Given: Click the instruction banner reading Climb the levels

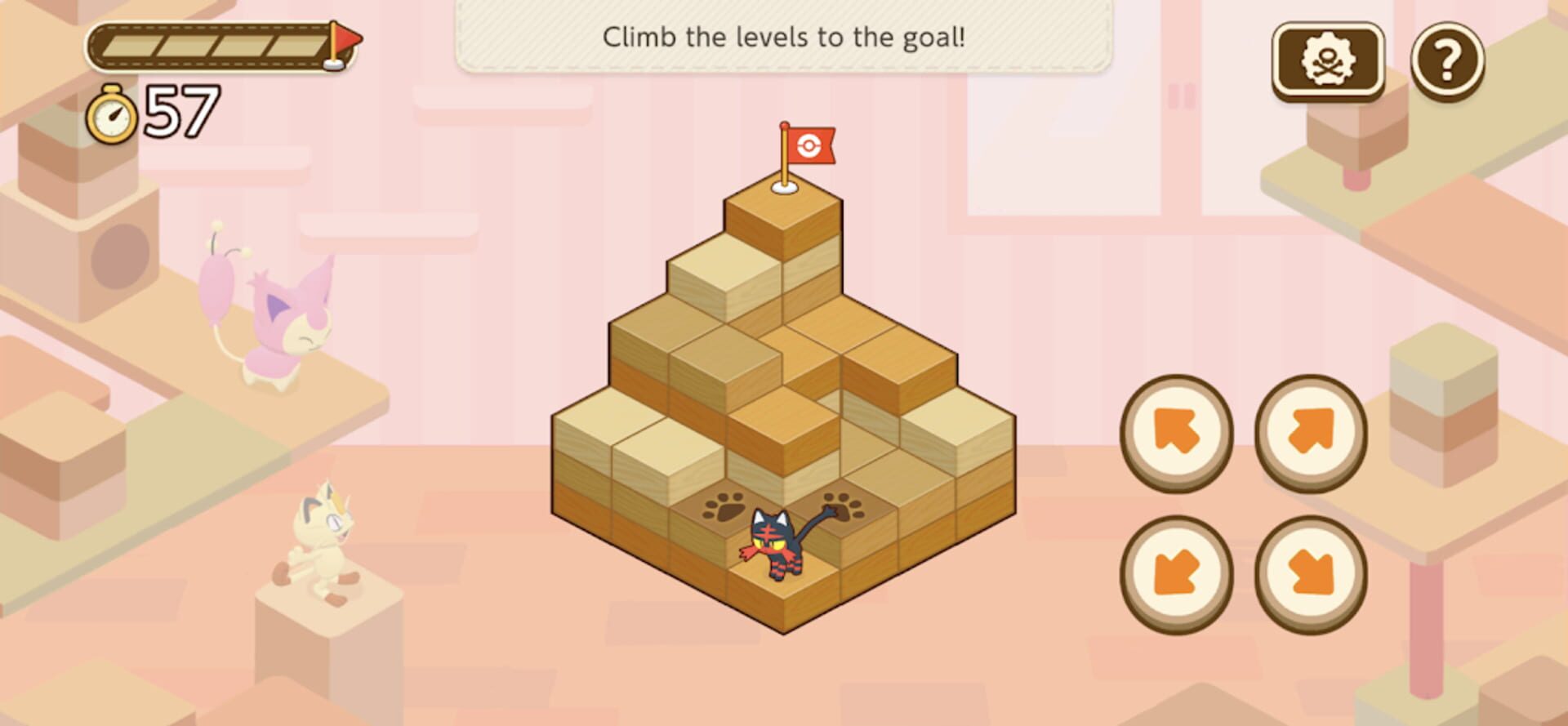Looking at the screenshot, I should [x=784, y=37].
